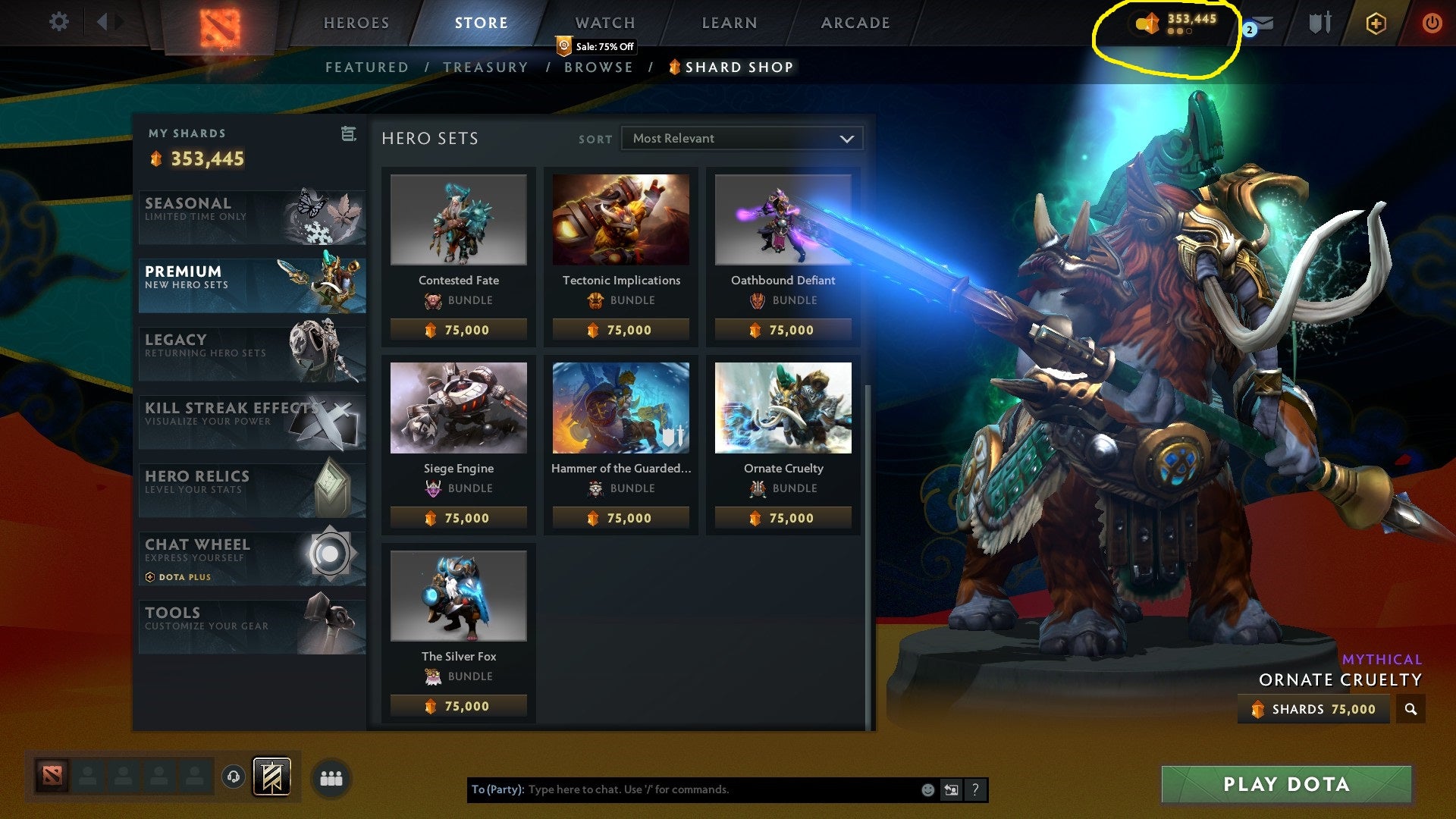Open the settings gear icon
1456x819 pixels.
coord(59,22)
